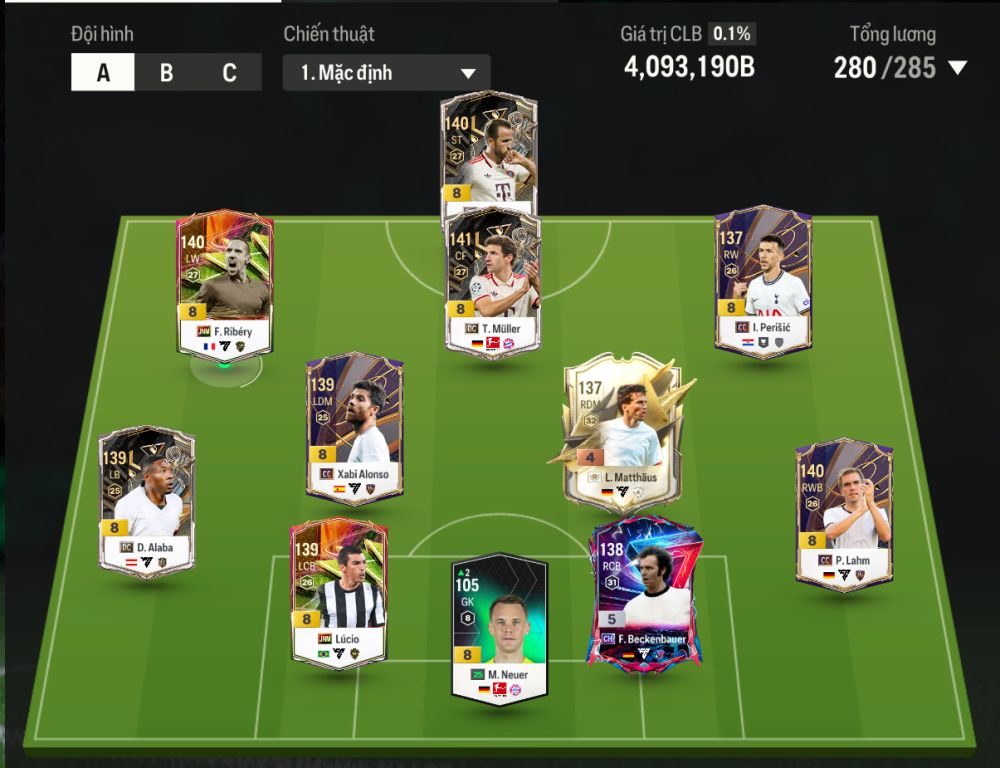
Task: Expand the Tổng lương salary arrow
Action: [957, 68]
